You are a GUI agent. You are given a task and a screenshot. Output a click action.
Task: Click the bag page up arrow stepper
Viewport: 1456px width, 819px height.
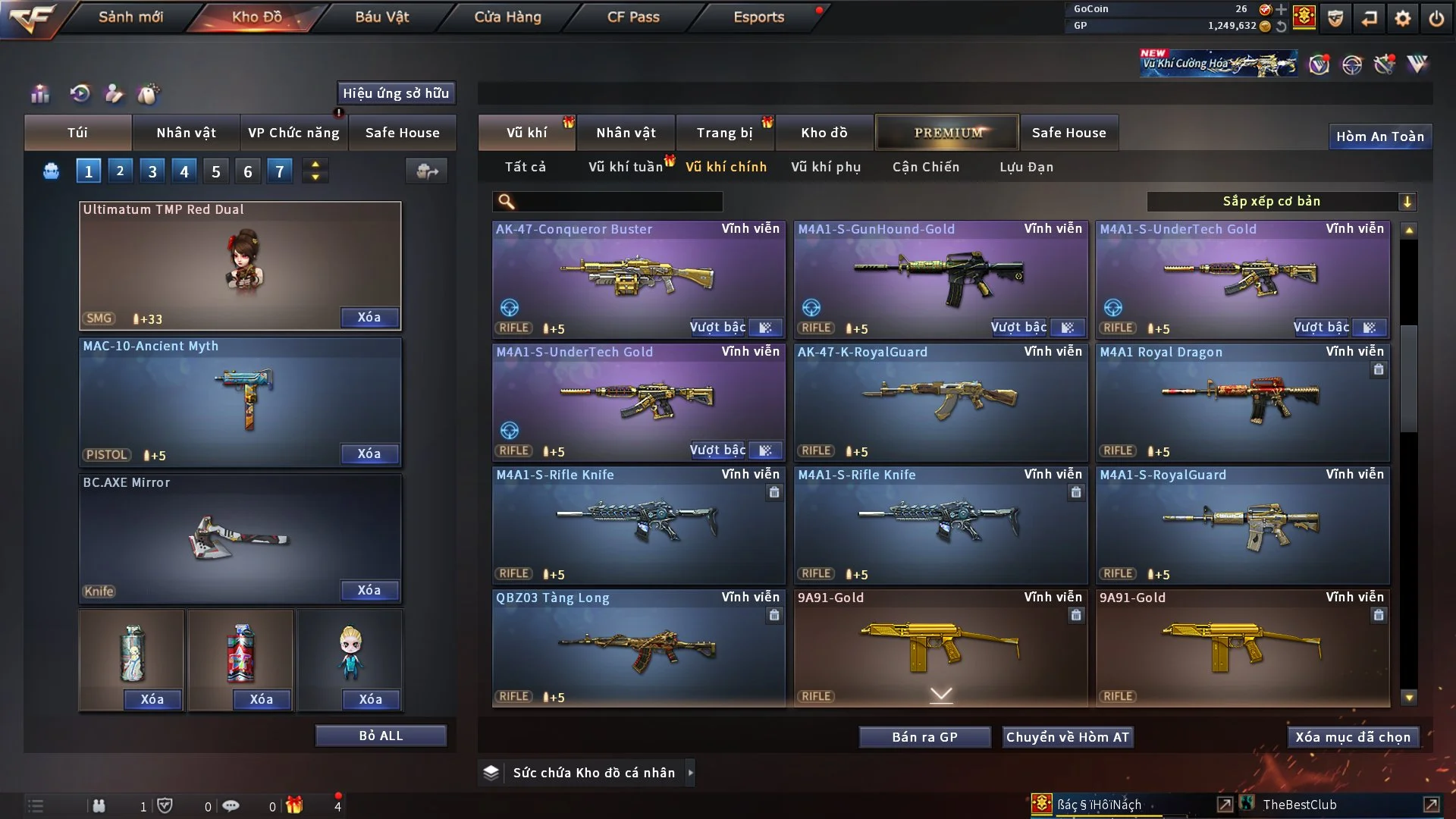pyautogui.click(x=315, y=165)
